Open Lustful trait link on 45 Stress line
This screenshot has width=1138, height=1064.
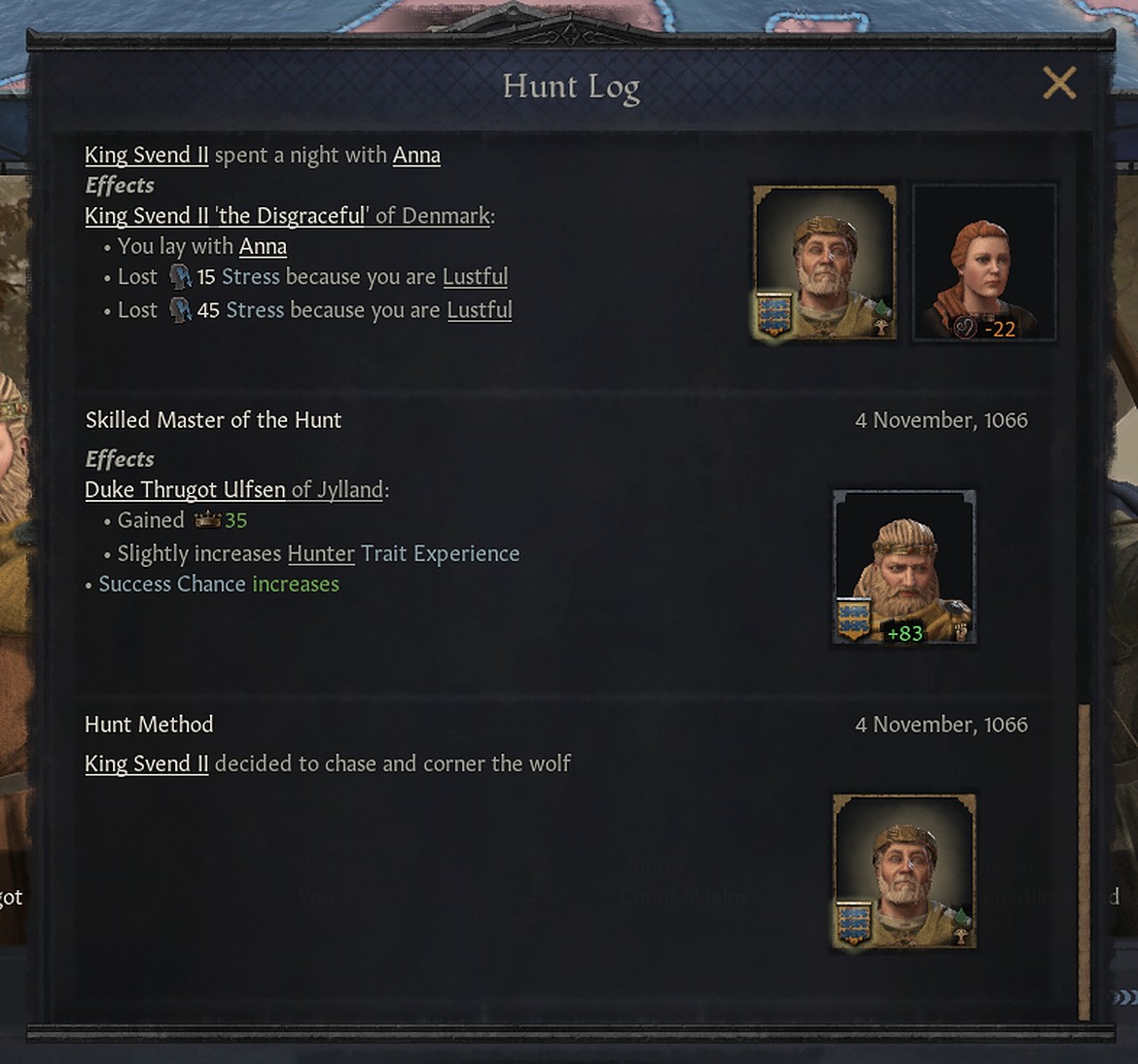click(x=480, y=310)
